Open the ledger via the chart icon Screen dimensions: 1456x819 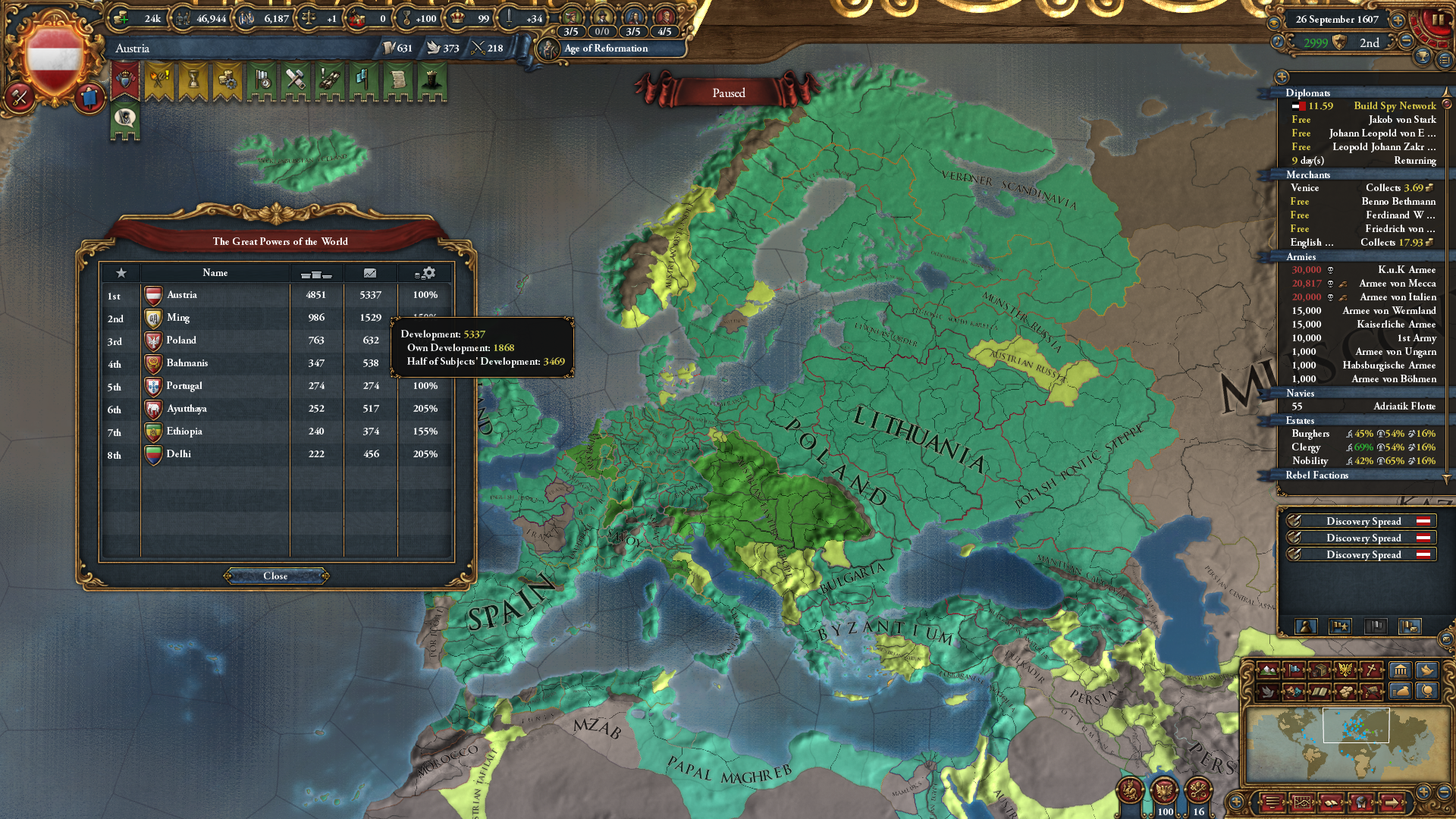click(1303, 802)
